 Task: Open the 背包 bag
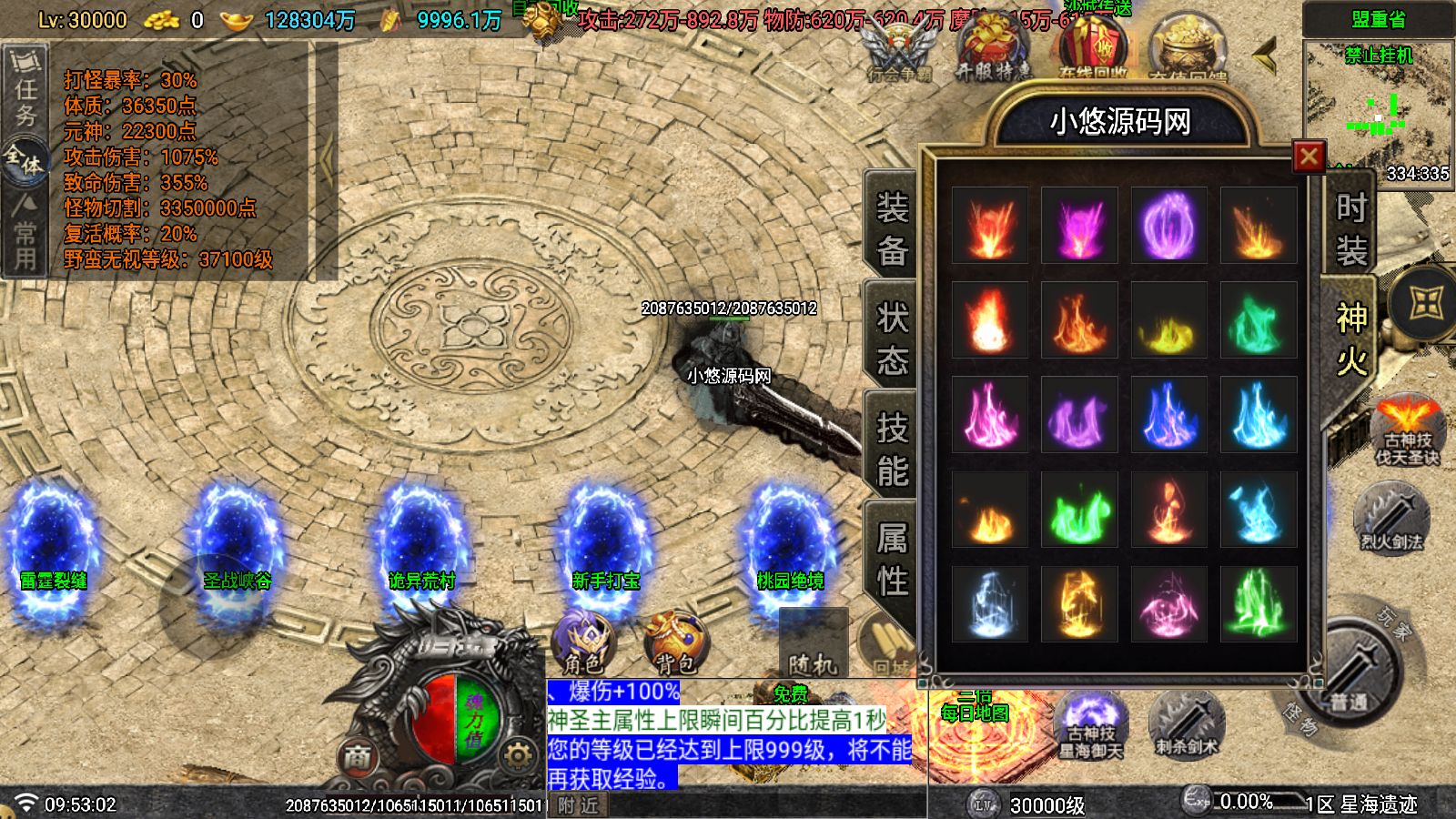674,642
